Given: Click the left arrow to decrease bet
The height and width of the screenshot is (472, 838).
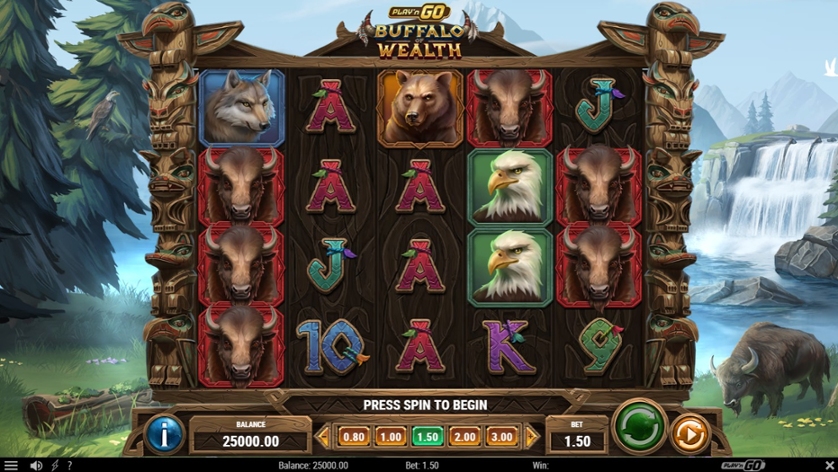Looking at the screenshot, I should click(323, 437).
